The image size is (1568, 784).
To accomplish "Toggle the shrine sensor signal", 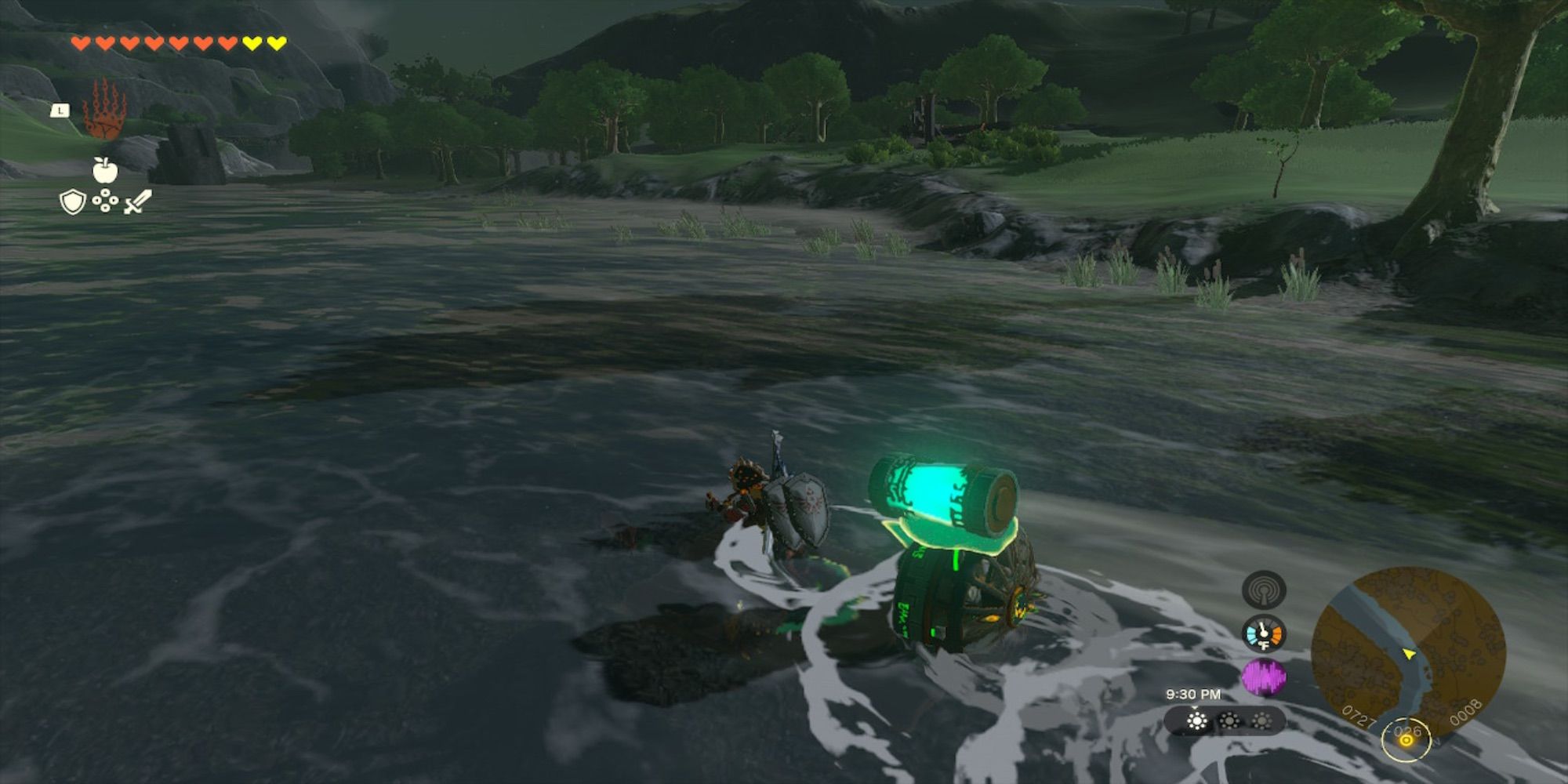I will point(1262,590).
